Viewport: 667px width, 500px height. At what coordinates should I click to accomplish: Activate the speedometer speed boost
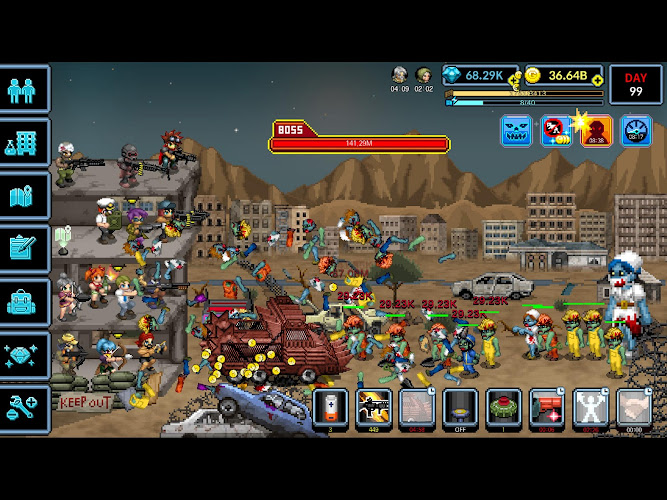pos(636,131)
